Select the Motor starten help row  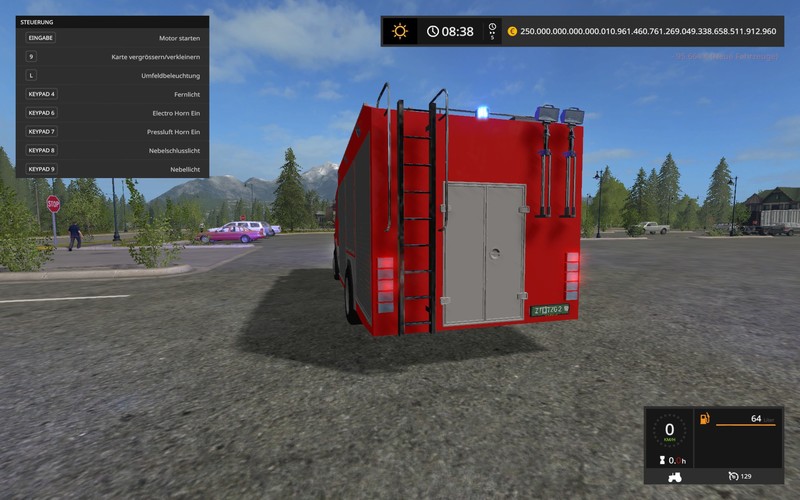point(112,37)
